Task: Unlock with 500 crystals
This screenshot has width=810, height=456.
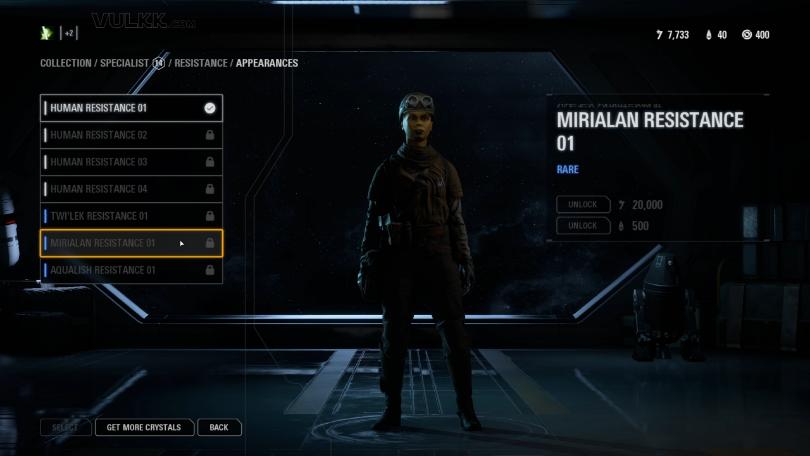Action: coord(583,226)
